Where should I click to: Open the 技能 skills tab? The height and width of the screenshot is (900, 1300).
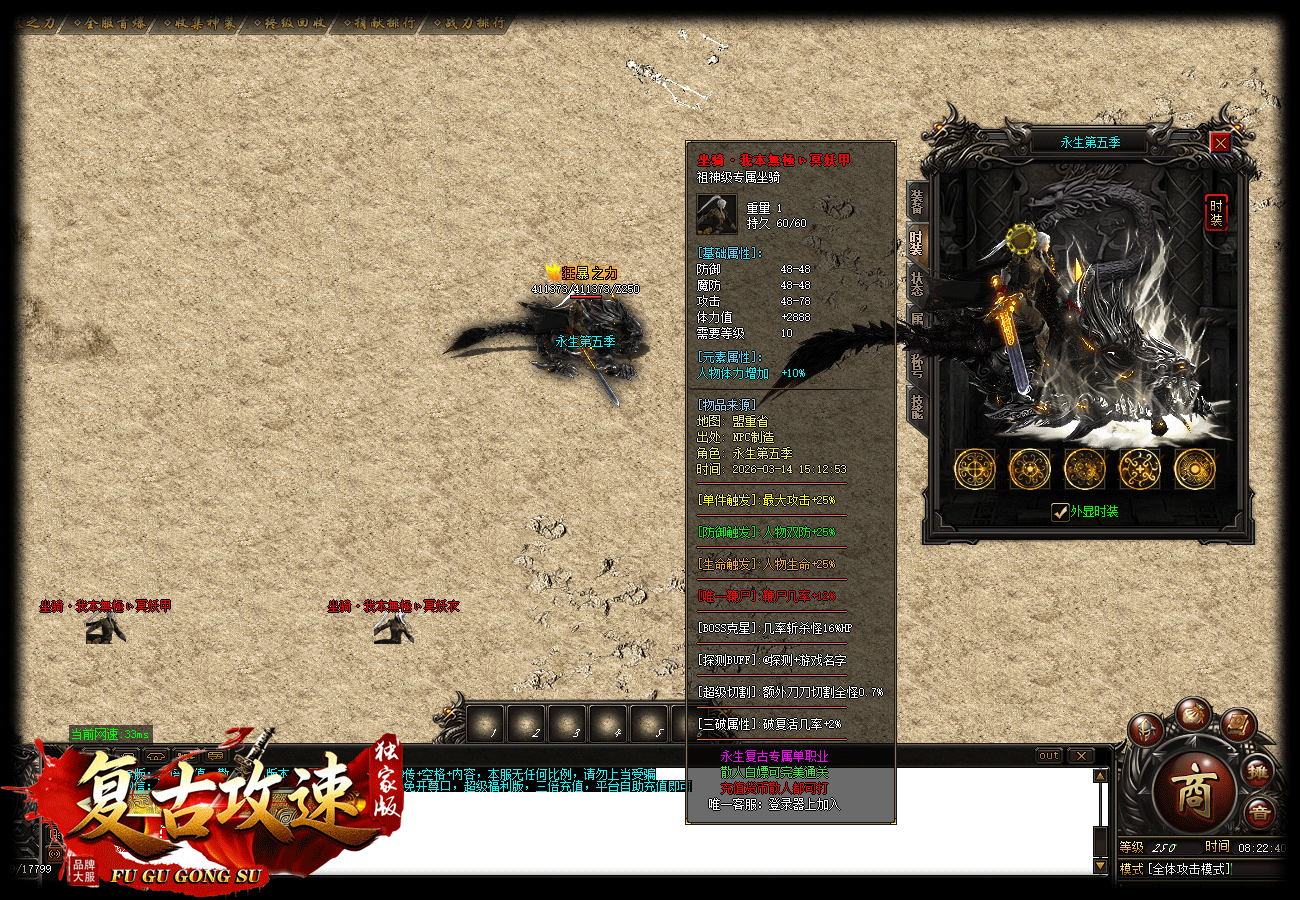click(916, 404)
